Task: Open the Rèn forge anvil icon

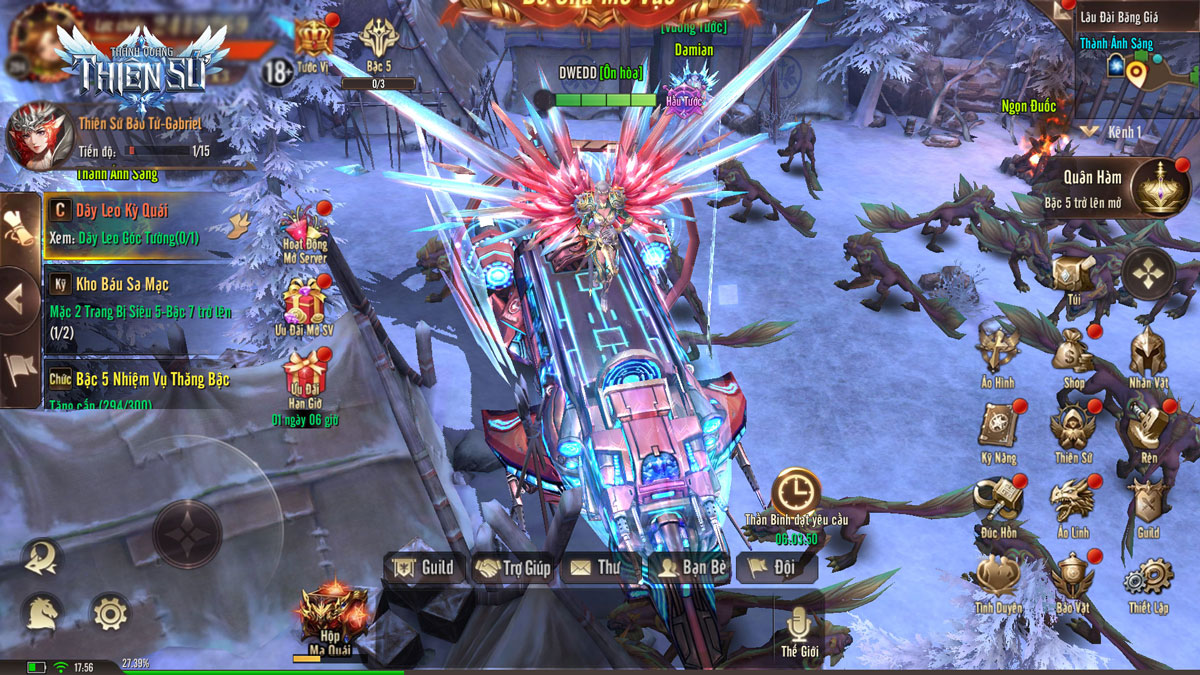Action: point(1148,428)
